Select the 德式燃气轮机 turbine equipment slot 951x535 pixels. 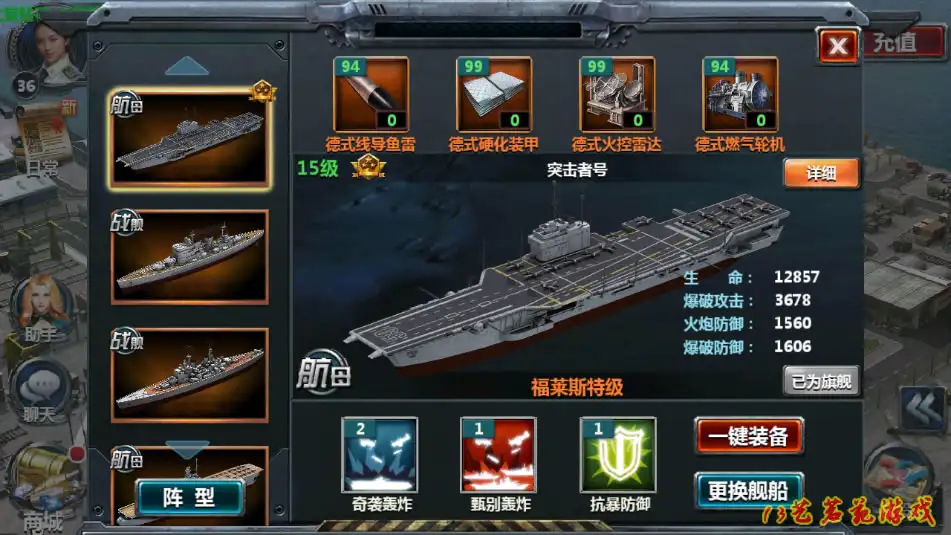coord(741,94)
